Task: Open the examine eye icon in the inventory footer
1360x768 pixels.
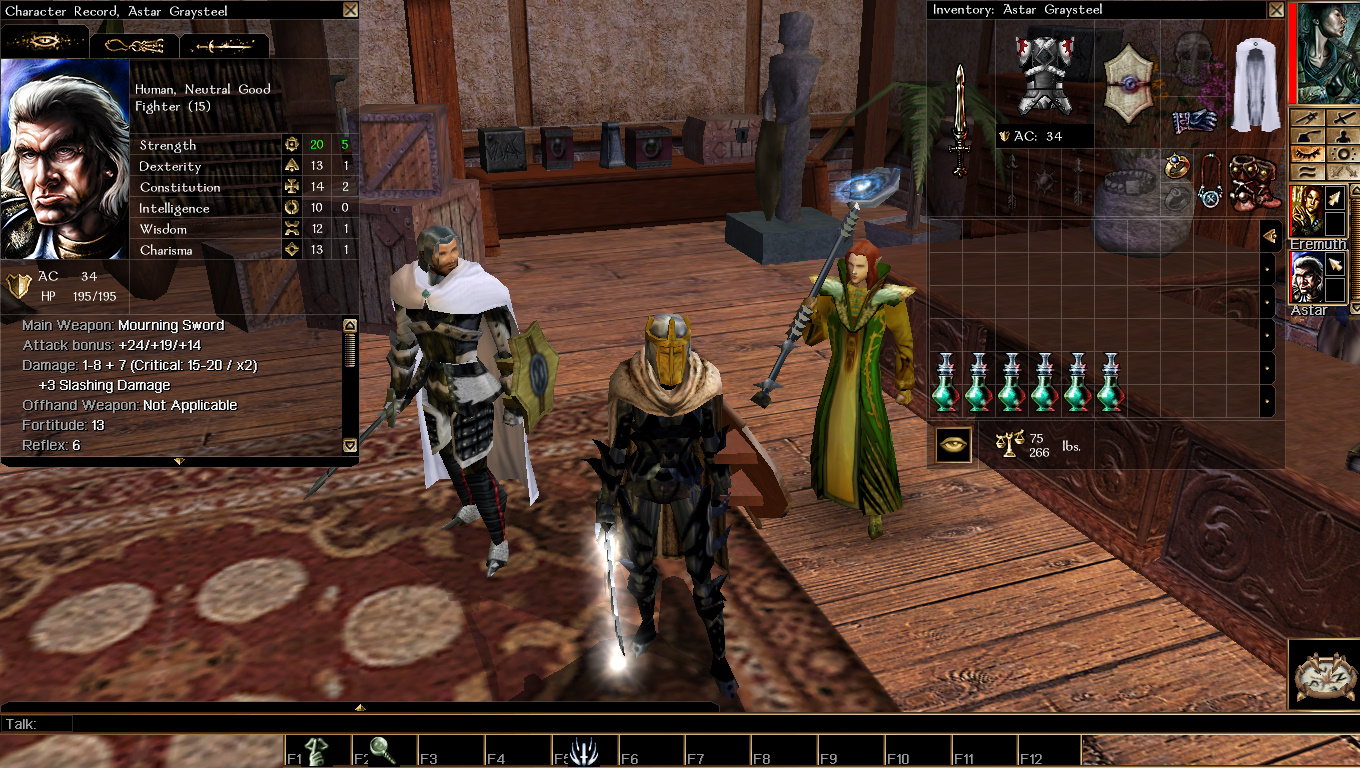Action: tap(952, 443)
